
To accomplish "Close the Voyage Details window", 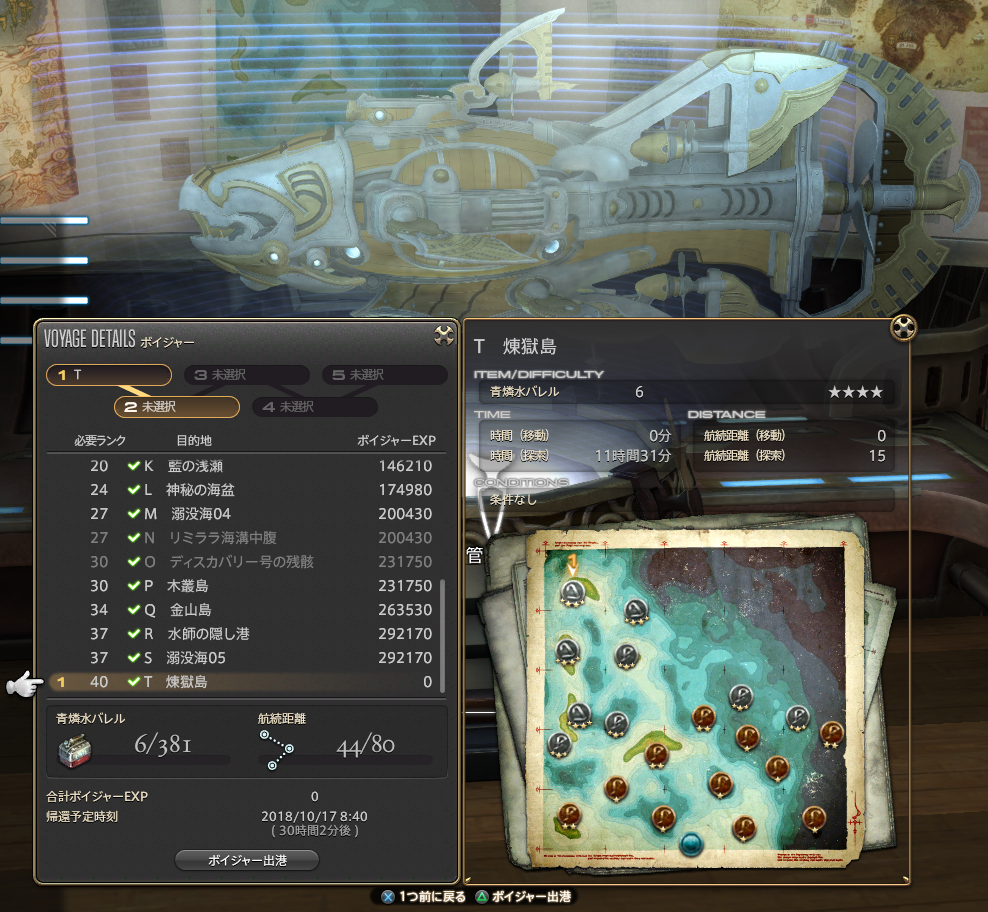I will pos(444,336).
